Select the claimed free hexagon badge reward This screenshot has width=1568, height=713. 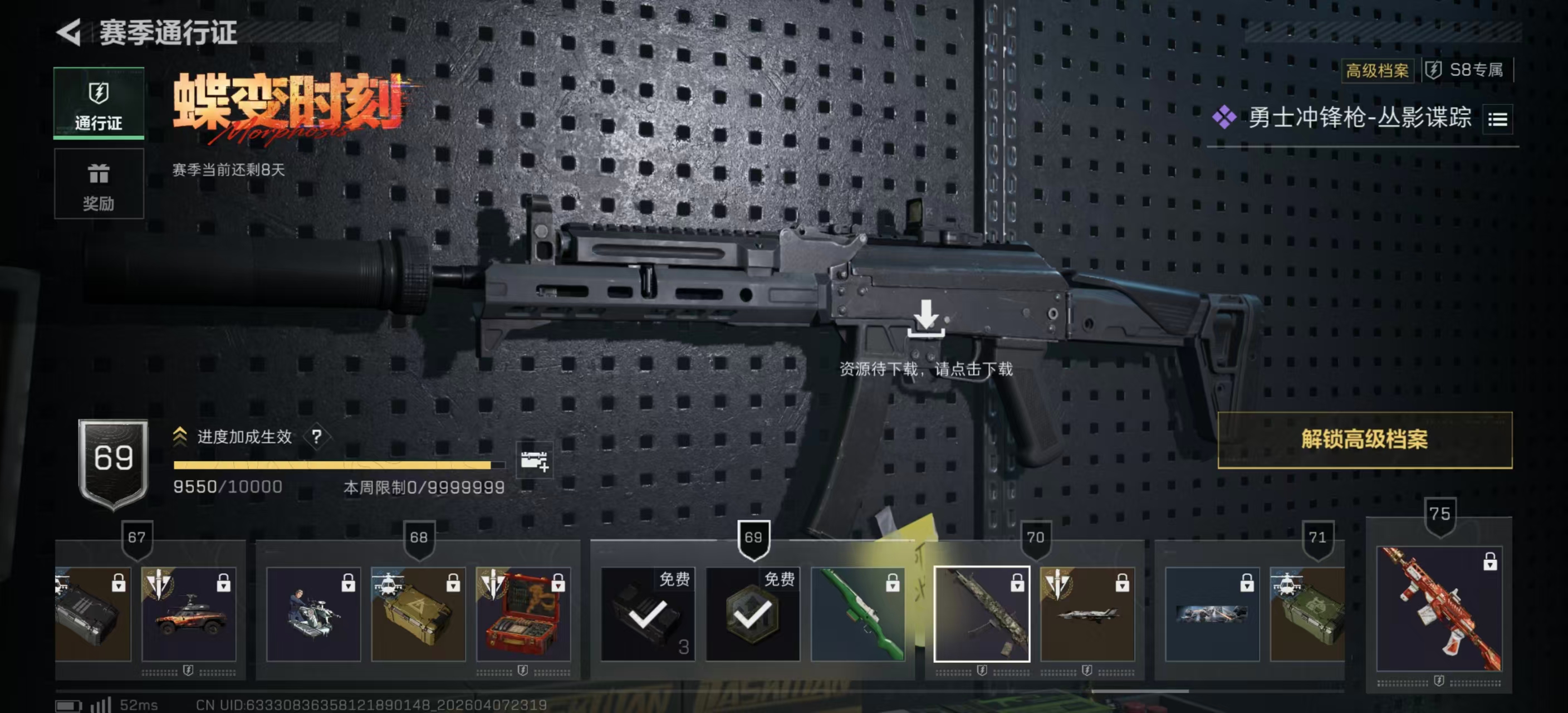click(752, 614)
